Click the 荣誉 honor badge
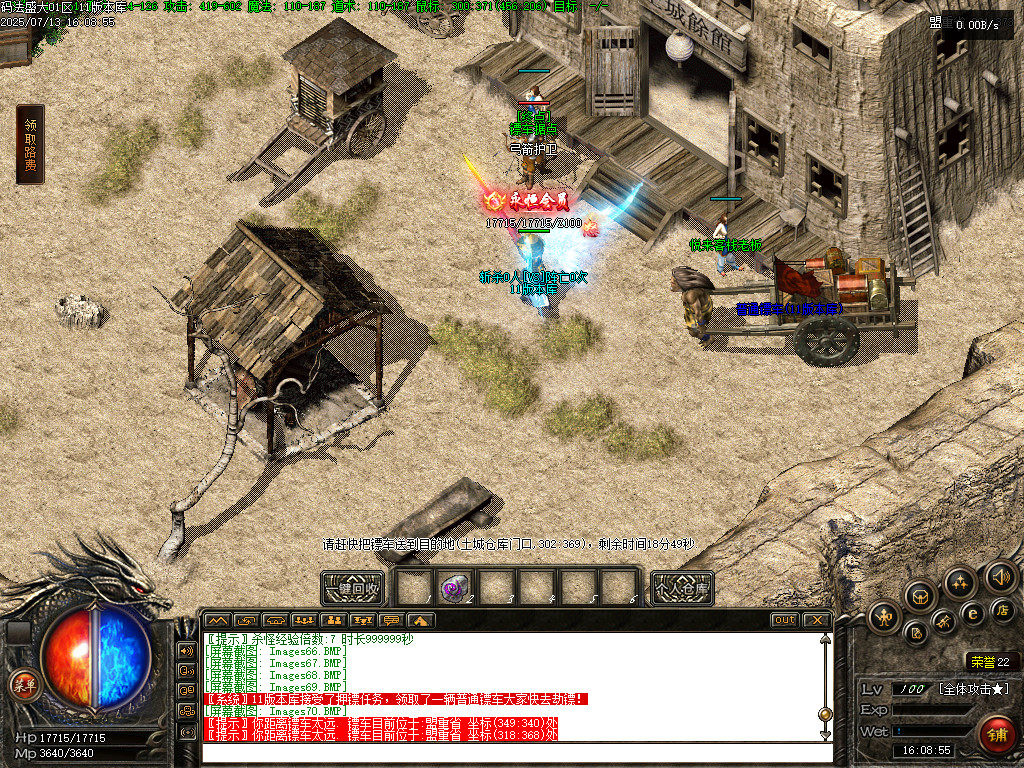 pos(990,661)
